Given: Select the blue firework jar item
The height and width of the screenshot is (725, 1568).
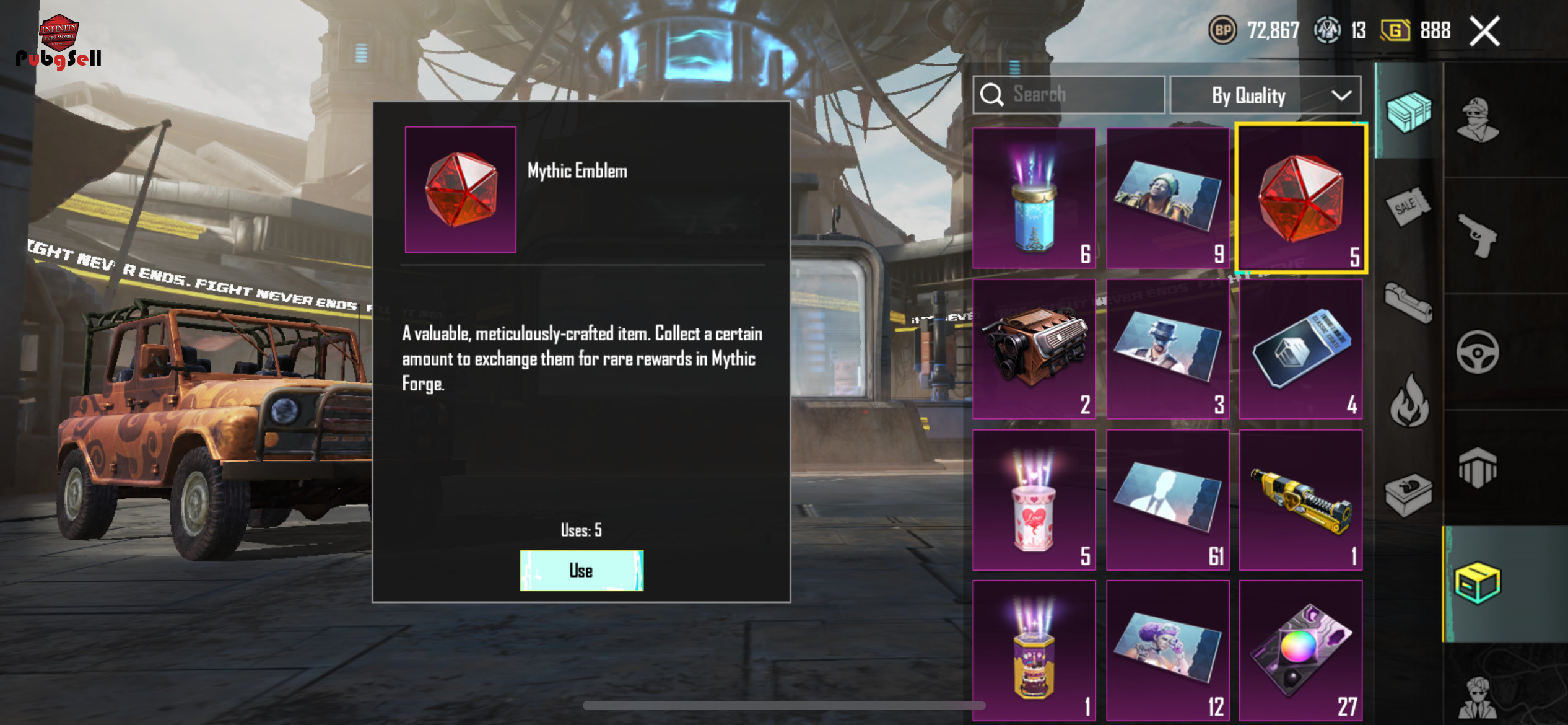Looking at the screenshot, I should (x=1034, y=198).
